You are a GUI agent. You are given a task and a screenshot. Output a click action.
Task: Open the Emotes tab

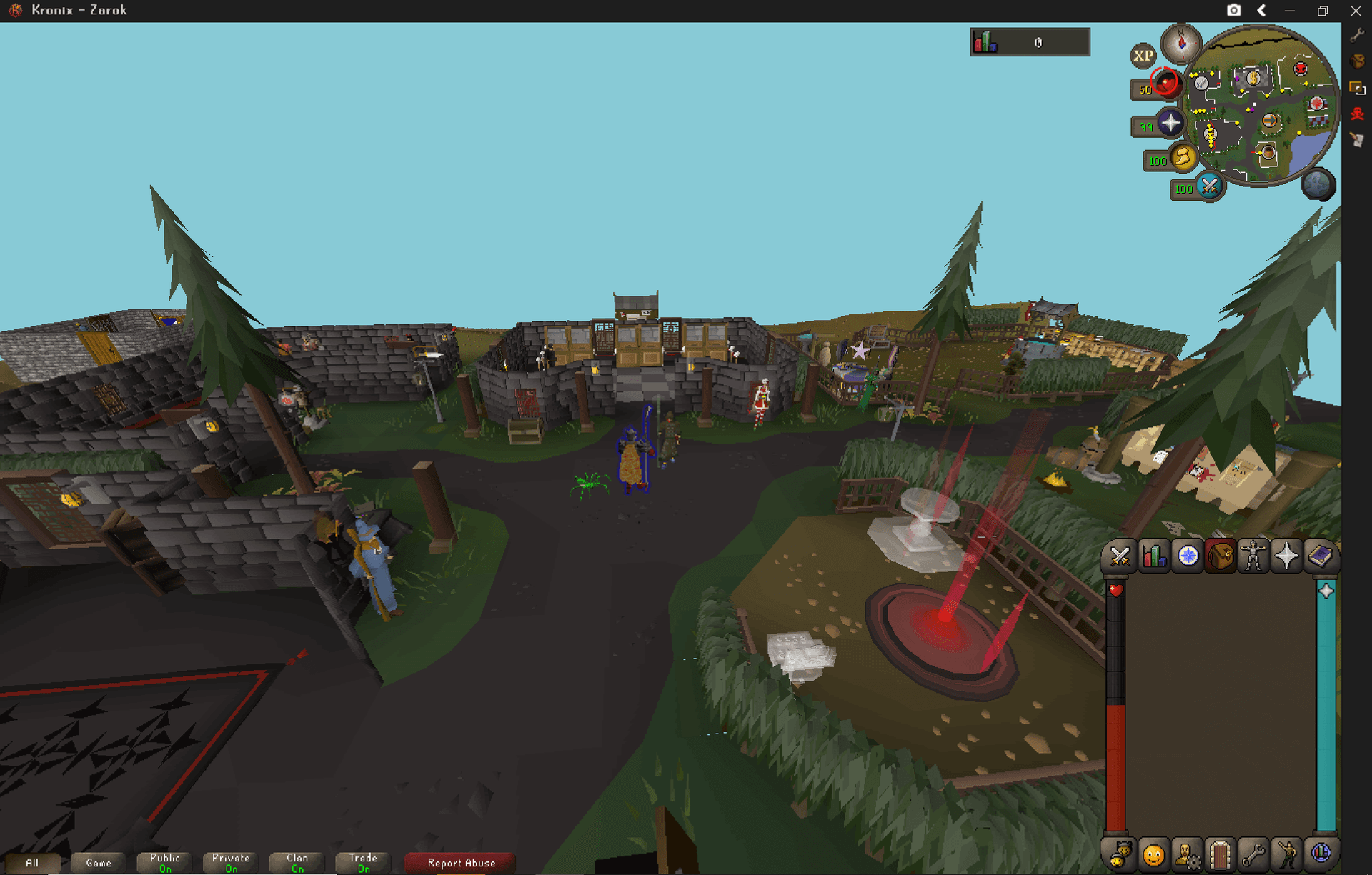coord(1286,851)
